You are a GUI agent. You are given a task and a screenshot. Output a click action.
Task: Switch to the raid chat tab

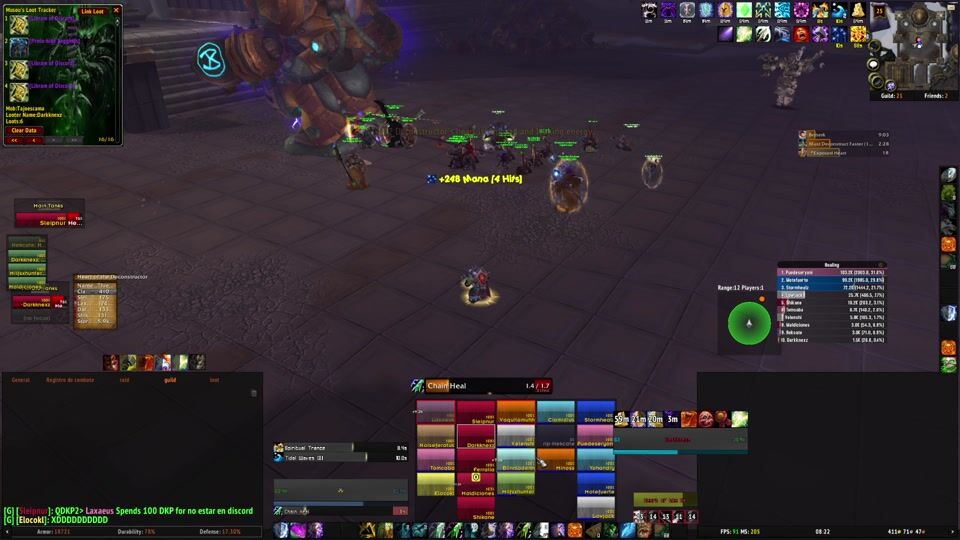click(124, 380)
